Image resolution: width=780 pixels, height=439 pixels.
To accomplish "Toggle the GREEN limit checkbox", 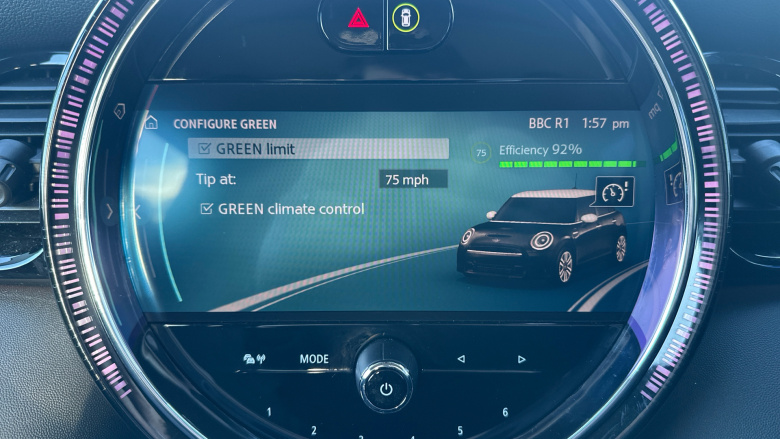I will click(205, 149).
